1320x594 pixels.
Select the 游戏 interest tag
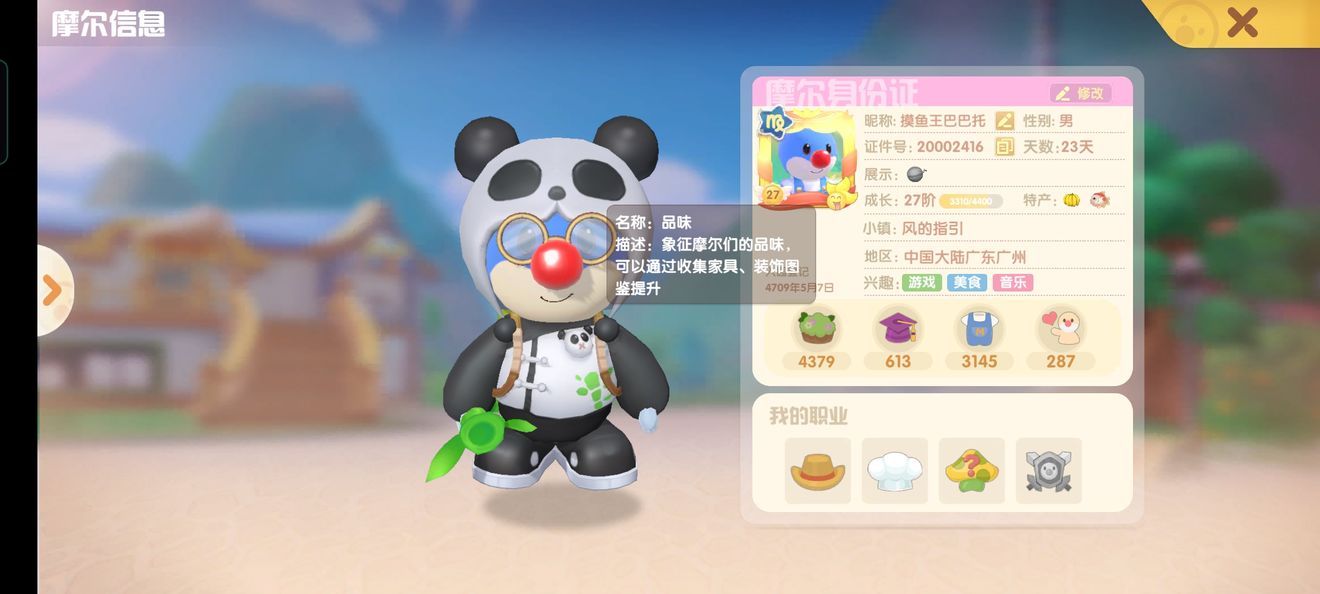(922, 283)
